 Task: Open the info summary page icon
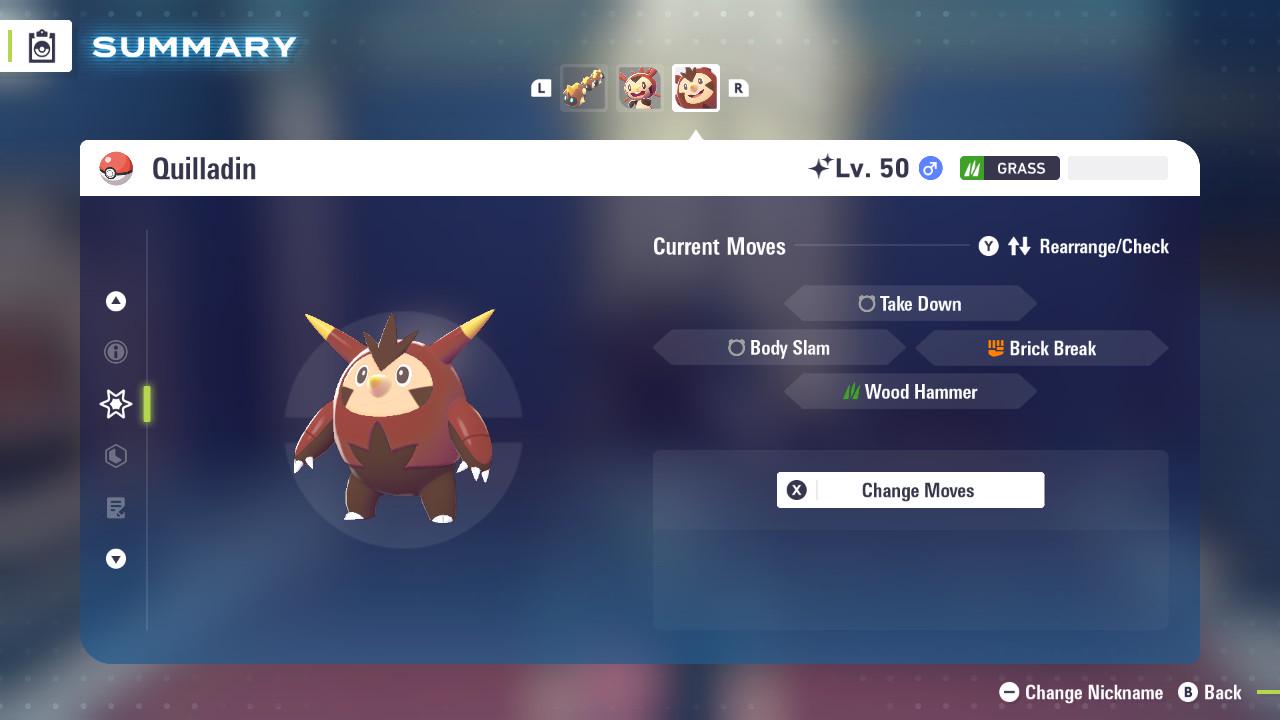click(116, 352)
